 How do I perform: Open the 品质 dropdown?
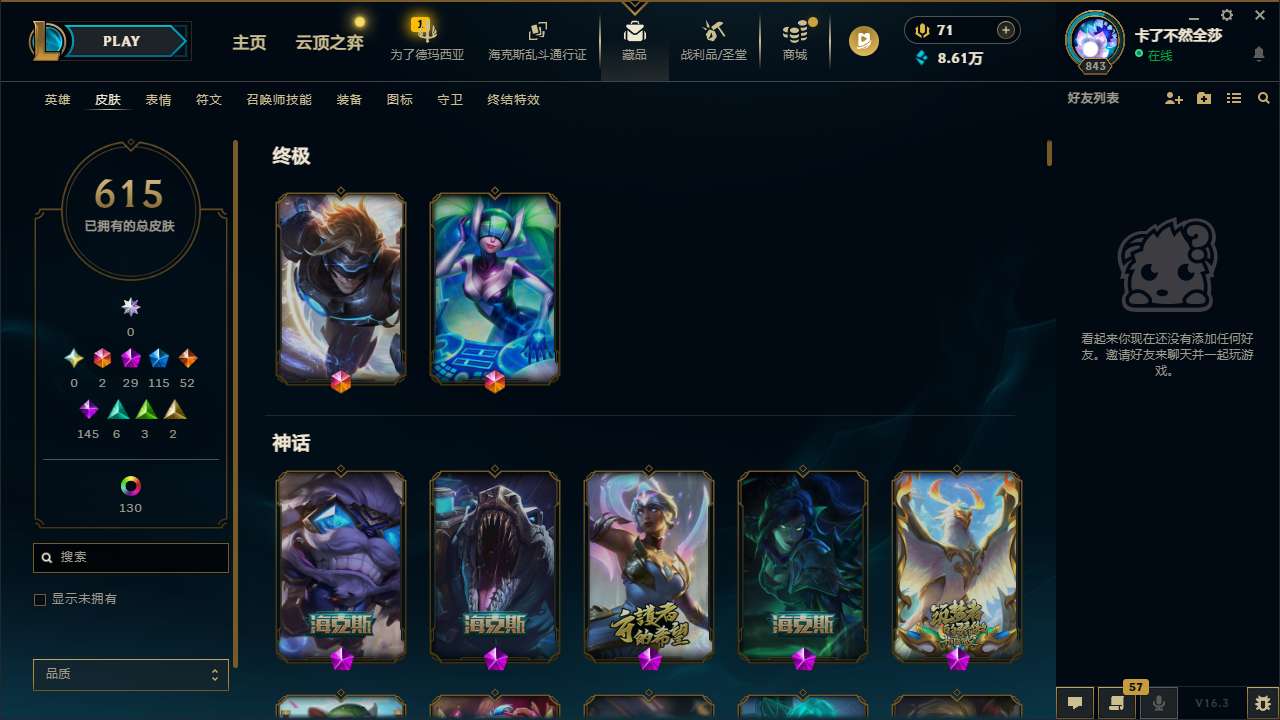tap(130, 674)
